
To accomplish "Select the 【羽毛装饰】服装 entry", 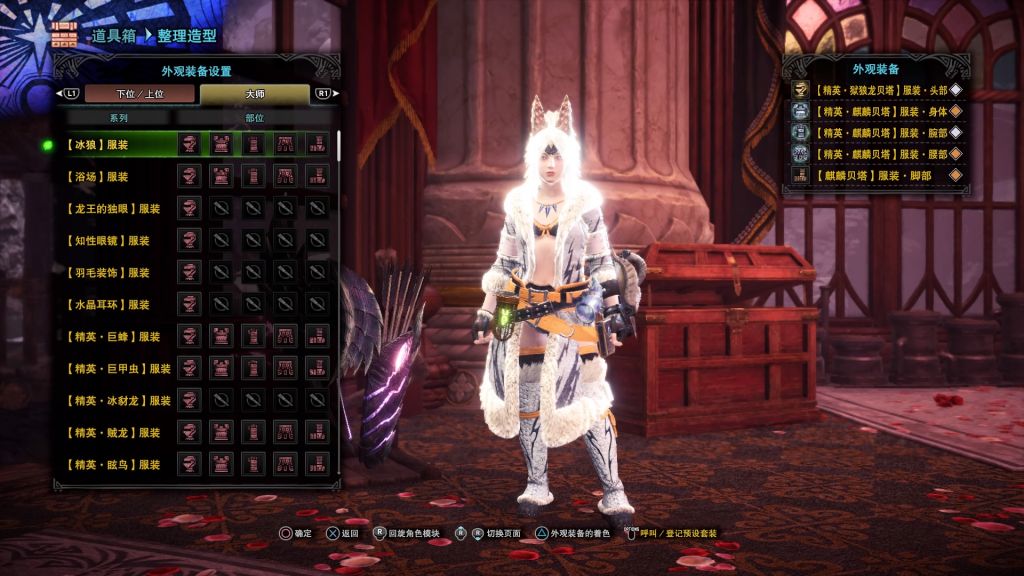I will point(108,273).
